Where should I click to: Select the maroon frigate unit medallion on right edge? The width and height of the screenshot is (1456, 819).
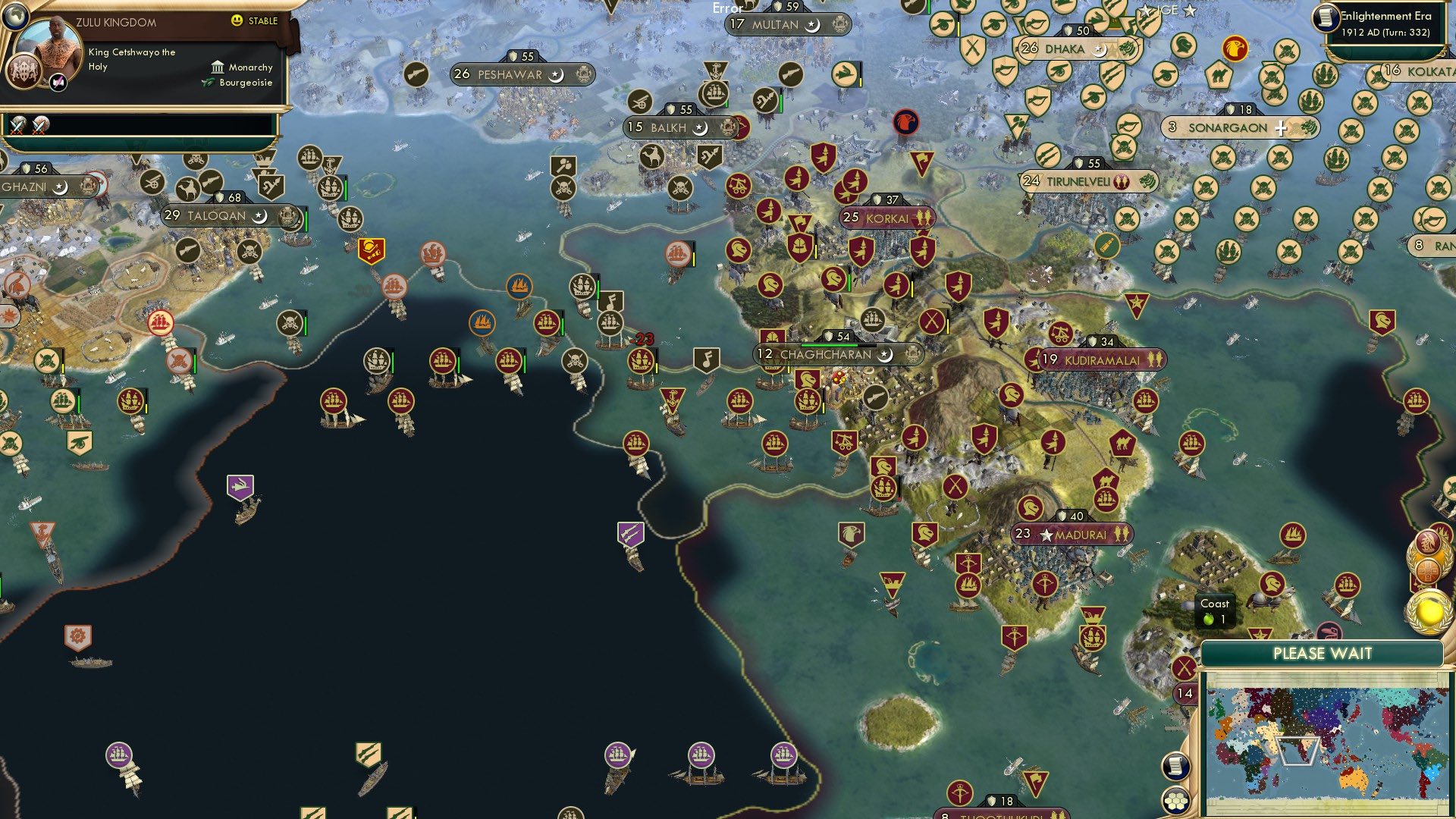pos(1428,541)
